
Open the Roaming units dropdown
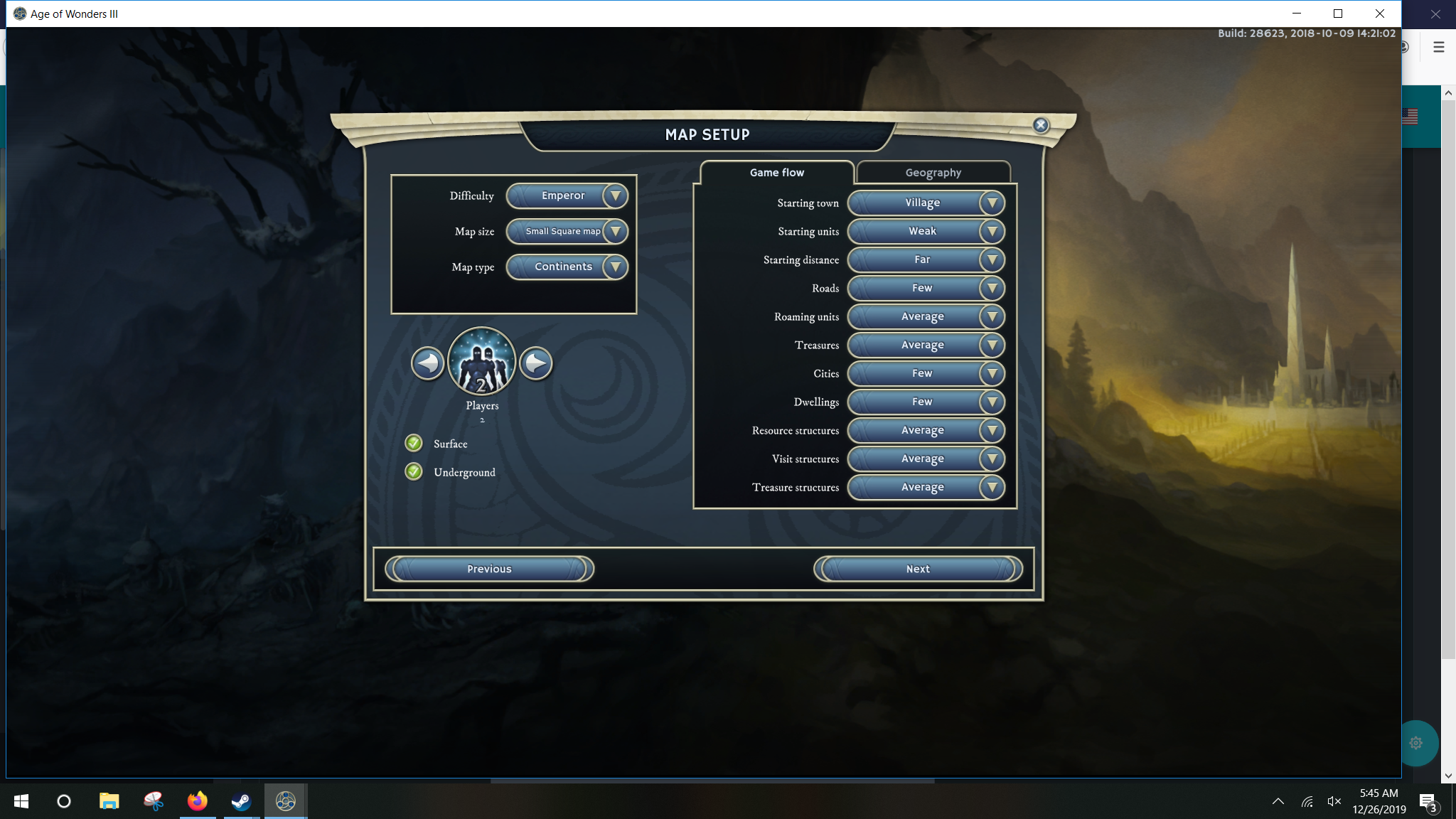coord(926,316)
